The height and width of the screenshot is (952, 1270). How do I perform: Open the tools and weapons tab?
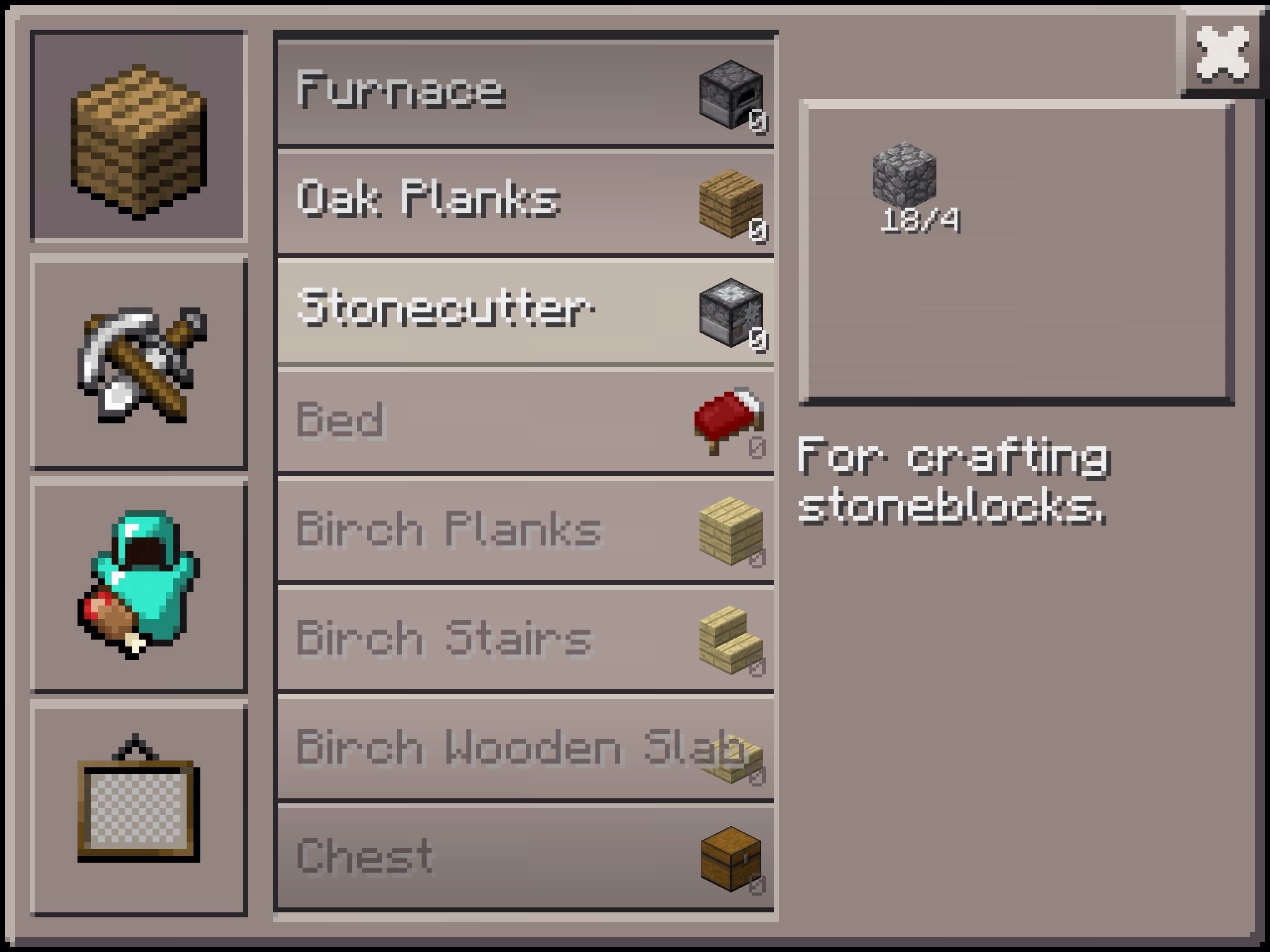(139, 363)
